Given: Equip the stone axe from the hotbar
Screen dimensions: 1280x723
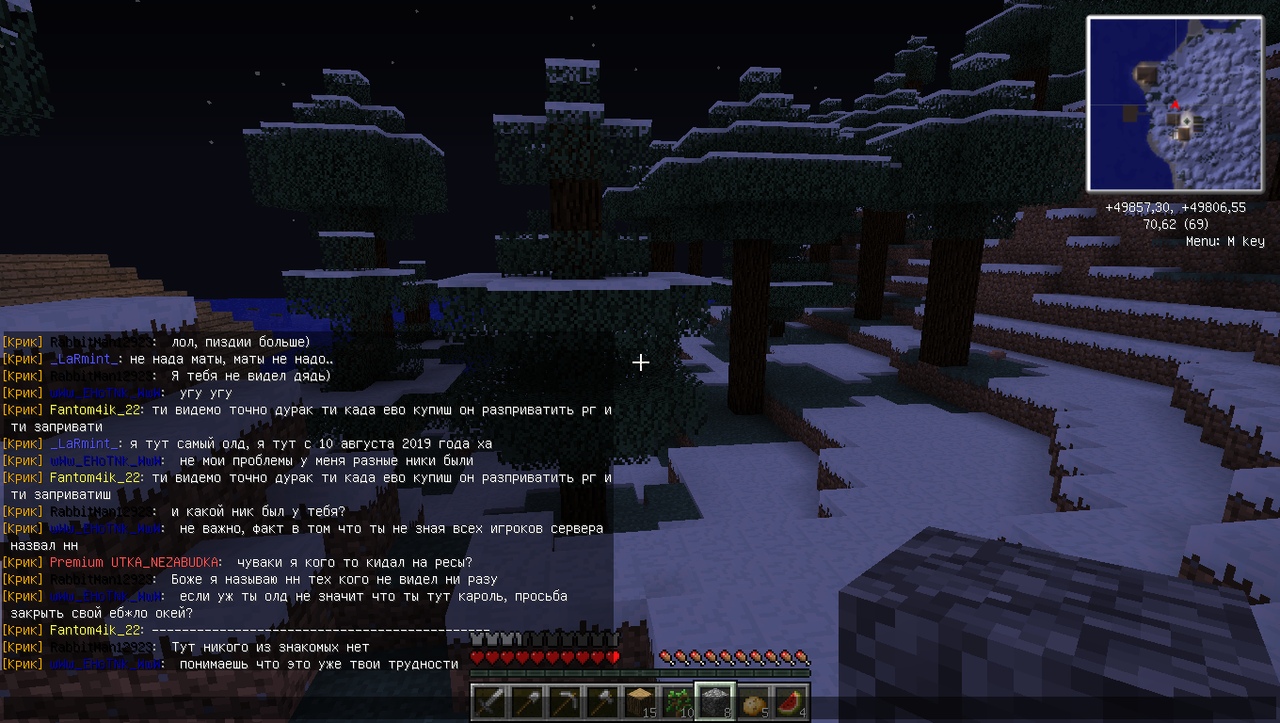Looking at the screenshot, I should tap(603, 701).
